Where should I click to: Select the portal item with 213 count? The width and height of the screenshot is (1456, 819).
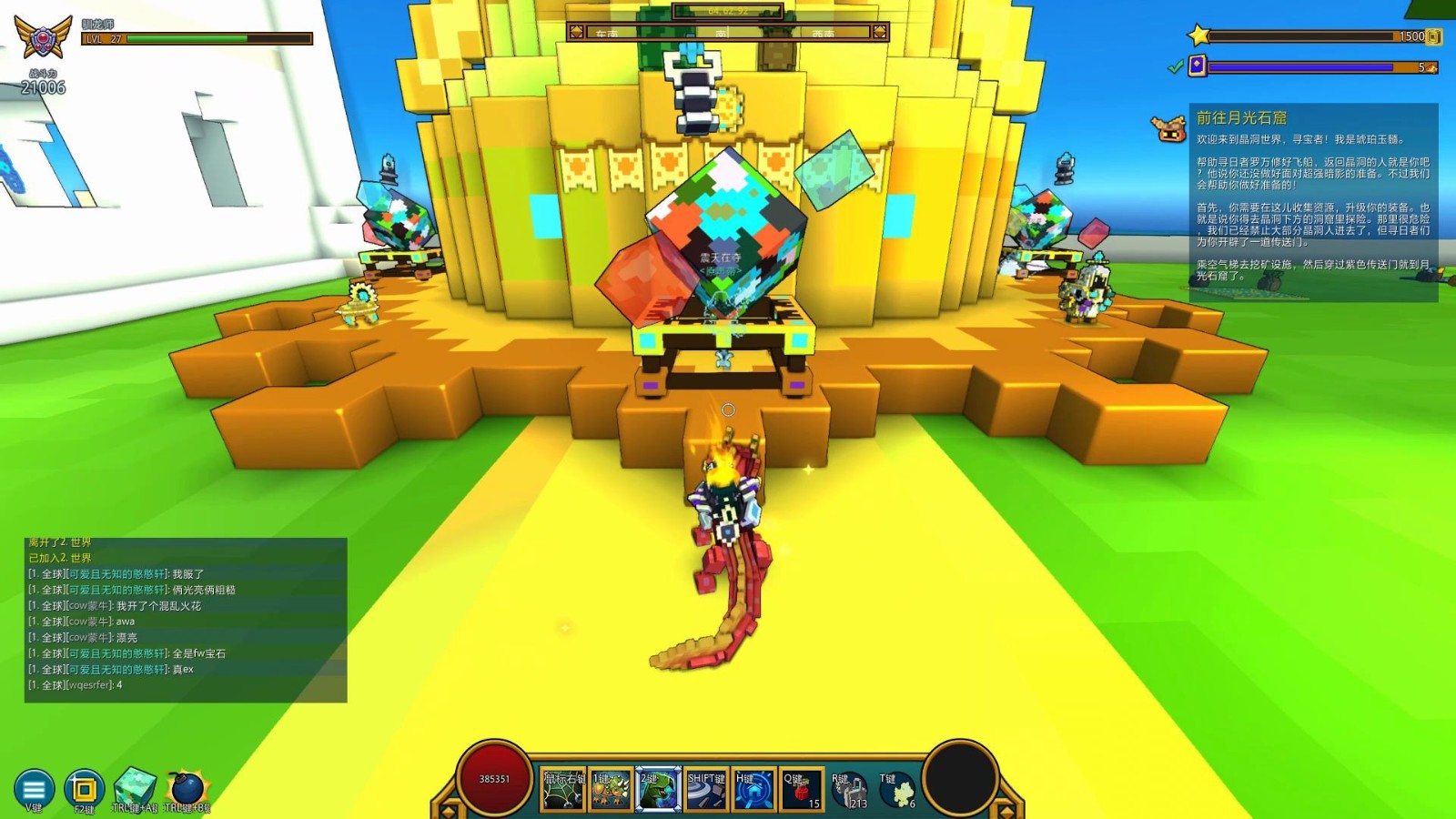pos(849,790)
